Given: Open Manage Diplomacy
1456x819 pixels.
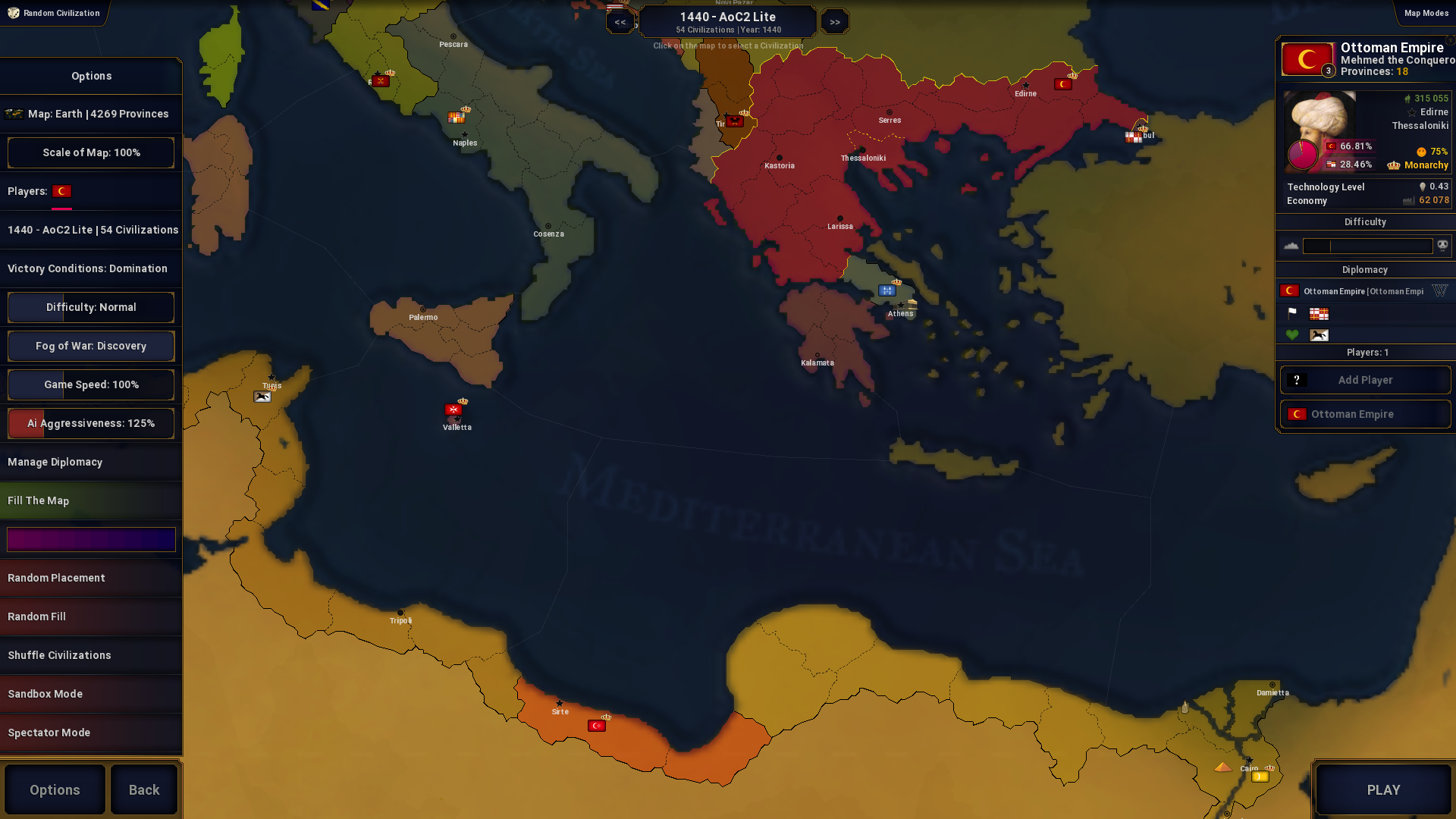Looking at the screenshot, I should pos(91,462).
